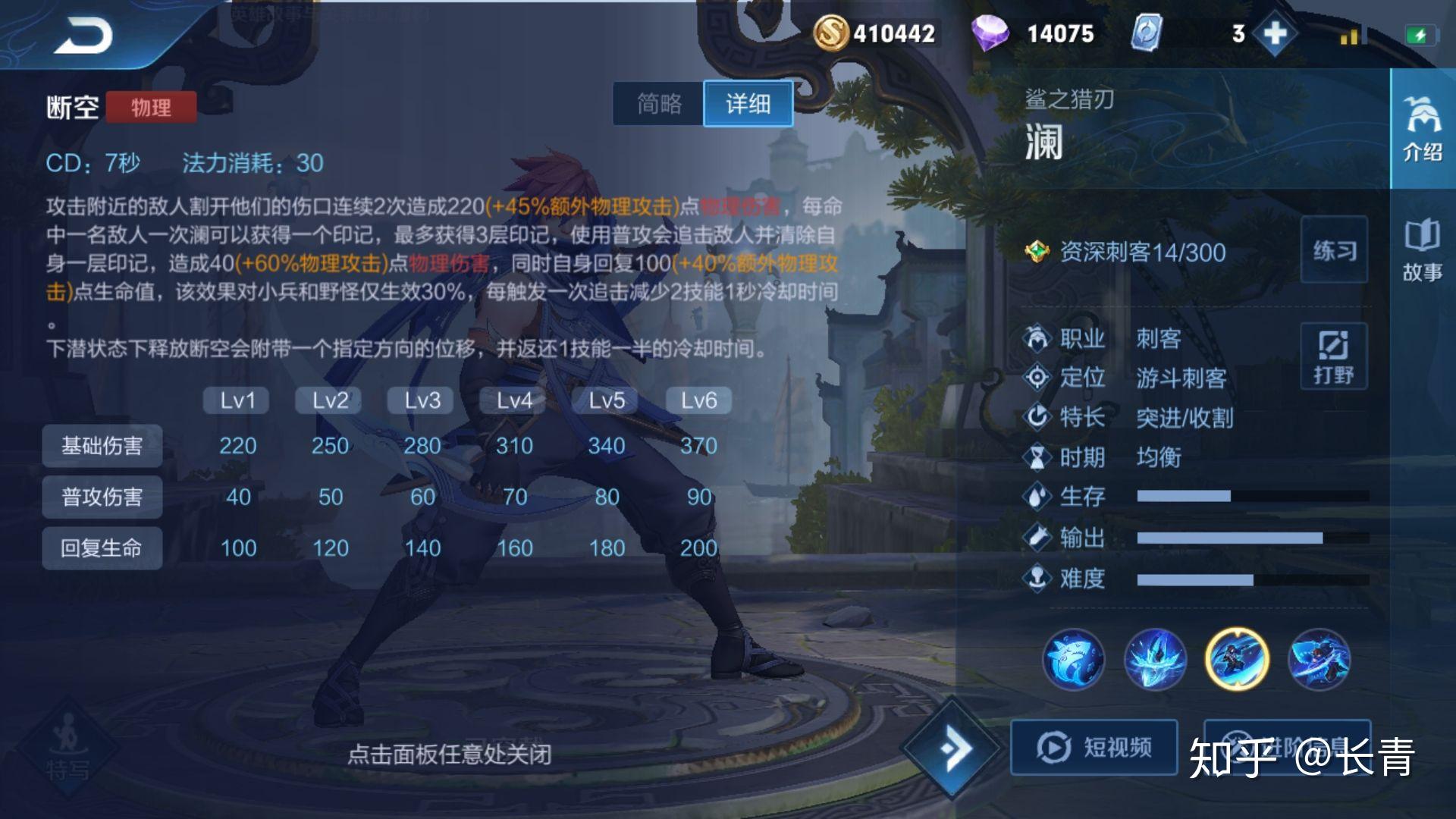Open the 故事 story tab
The height and width of the screenshot is (819, 1456).
point(1423,250)
